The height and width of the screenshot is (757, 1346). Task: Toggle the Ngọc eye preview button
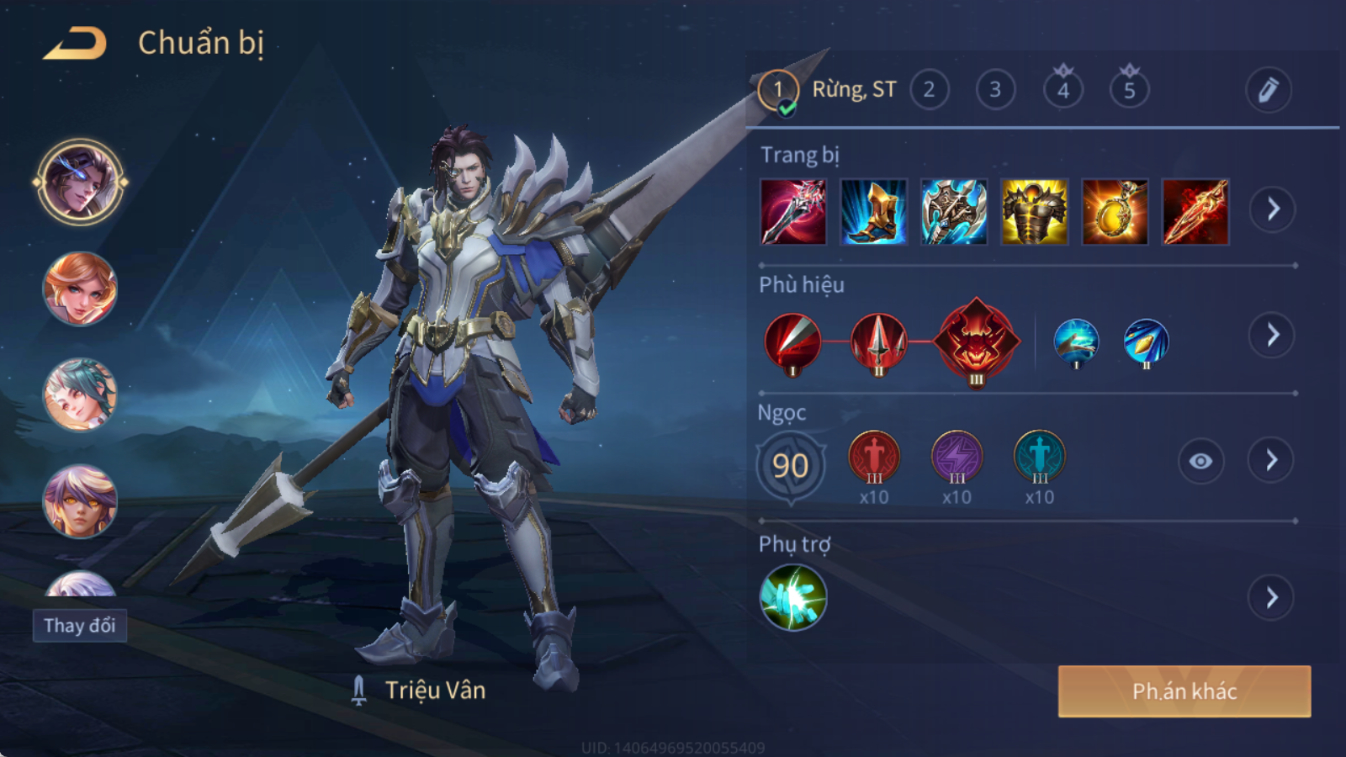1200,461
